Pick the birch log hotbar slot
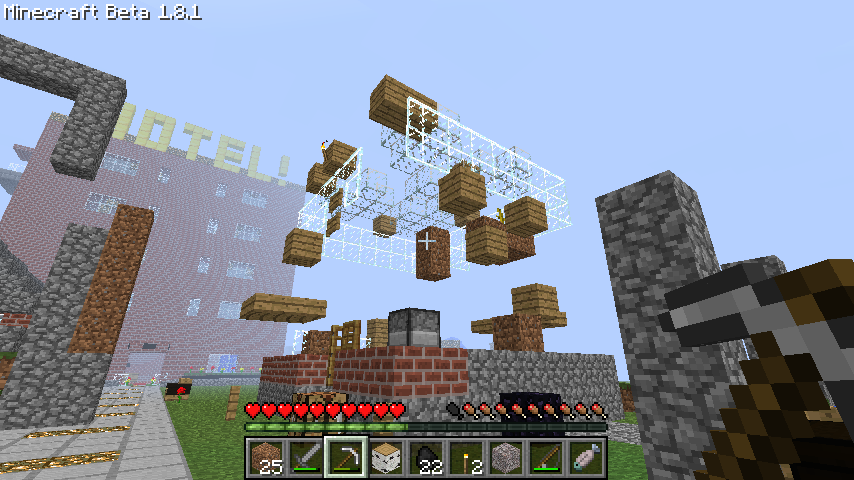Screen dimensions: 854x480 point(387,457)
